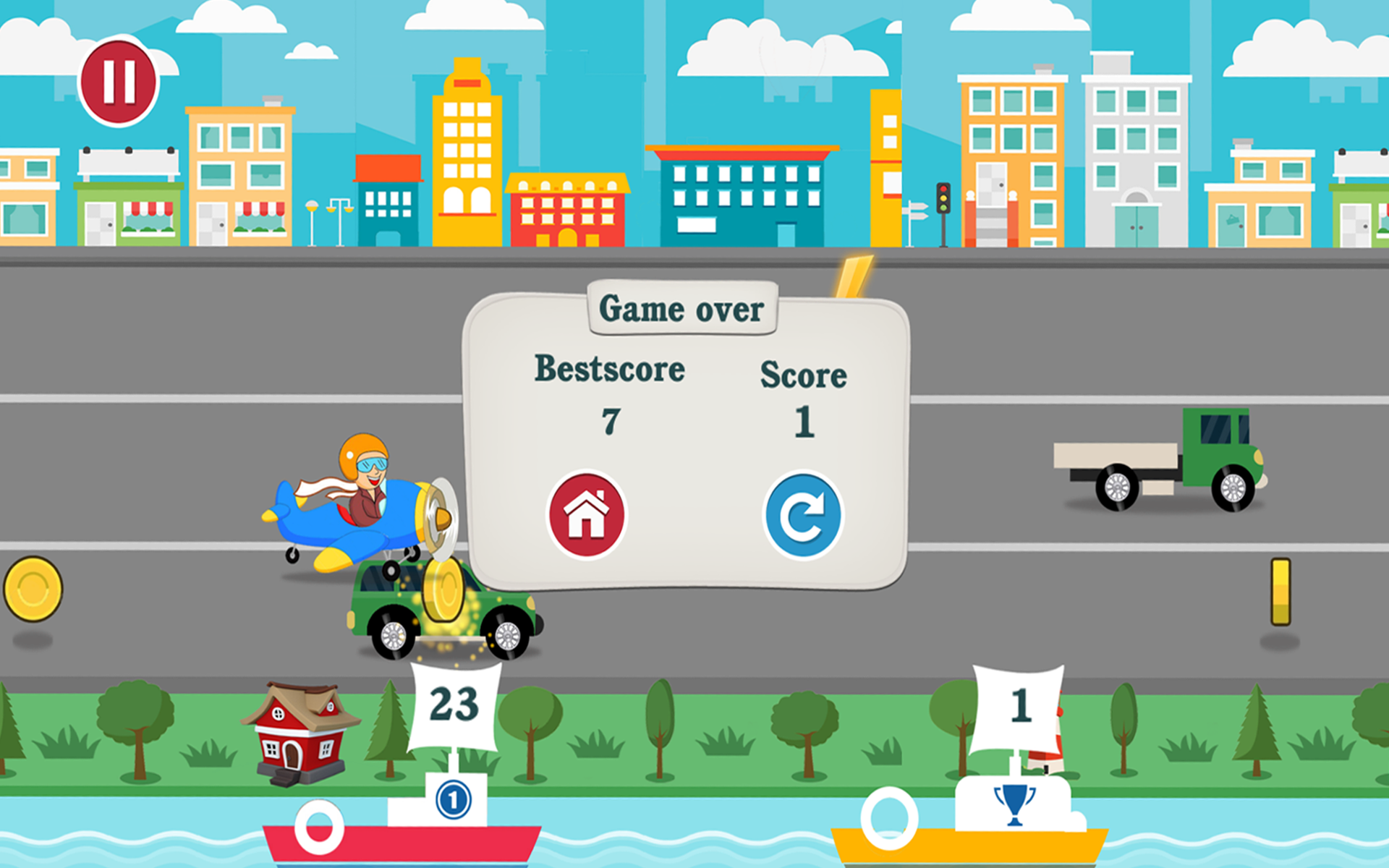Image resolution: width=1389 pixels, height=868 pixels.
Task: Click the gold coin on the left edge
Action: click(33, 590)
